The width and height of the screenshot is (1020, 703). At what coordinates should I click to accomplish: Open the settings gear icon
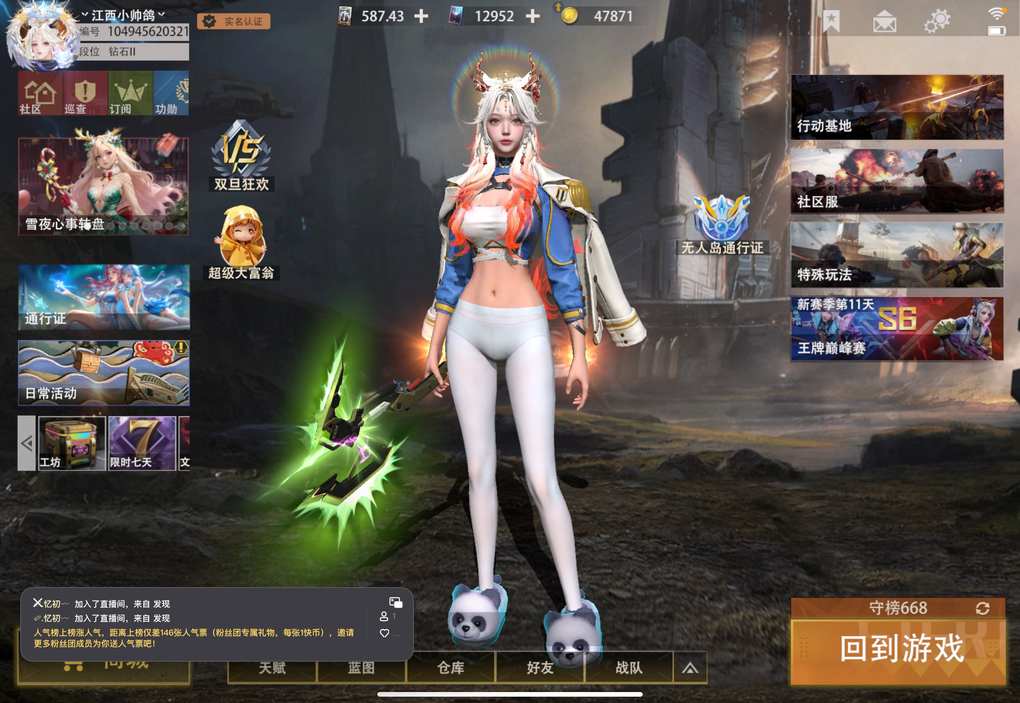(937, 20)
